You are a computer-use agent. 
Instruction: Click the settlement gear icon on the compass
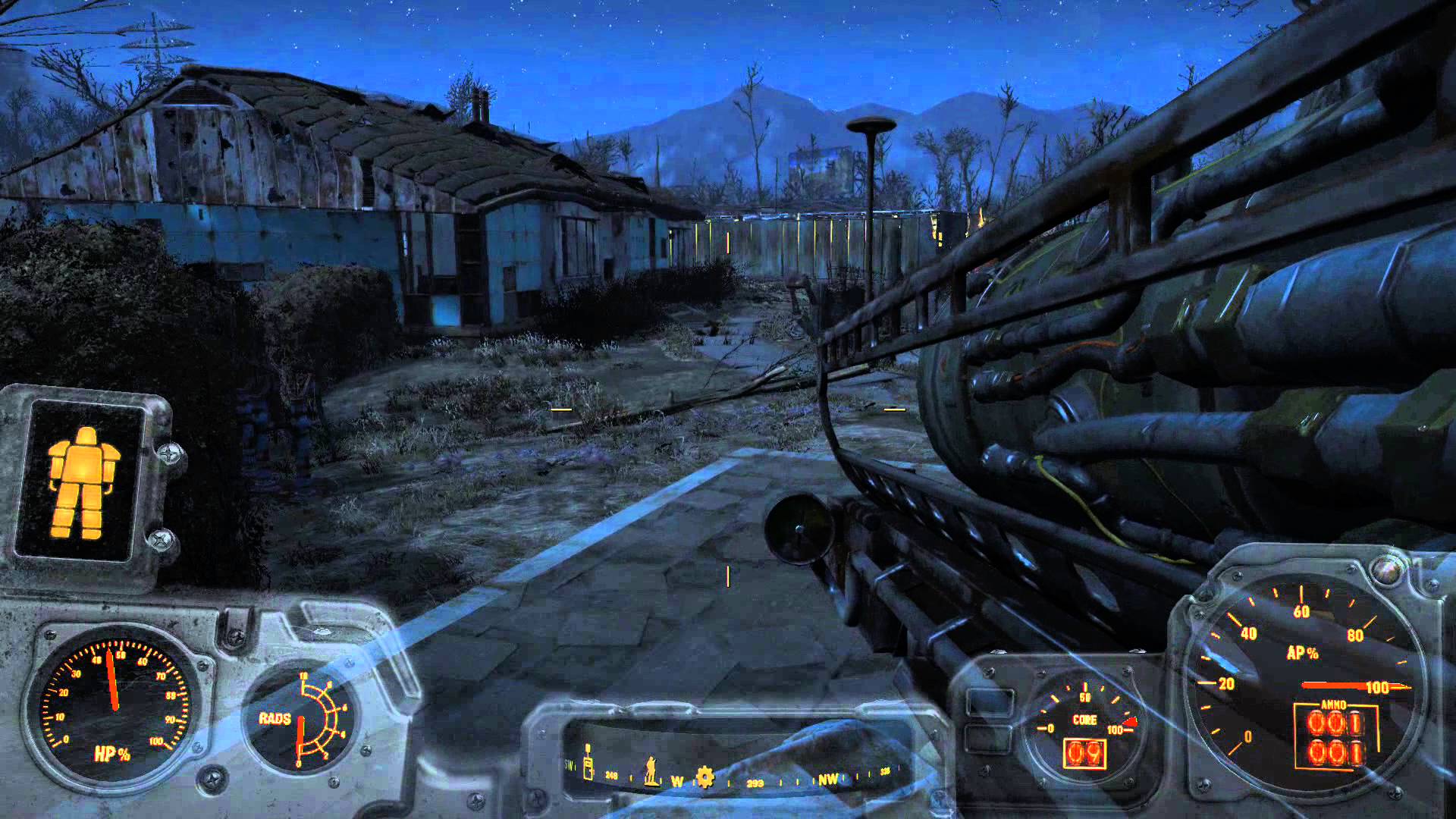704,777
